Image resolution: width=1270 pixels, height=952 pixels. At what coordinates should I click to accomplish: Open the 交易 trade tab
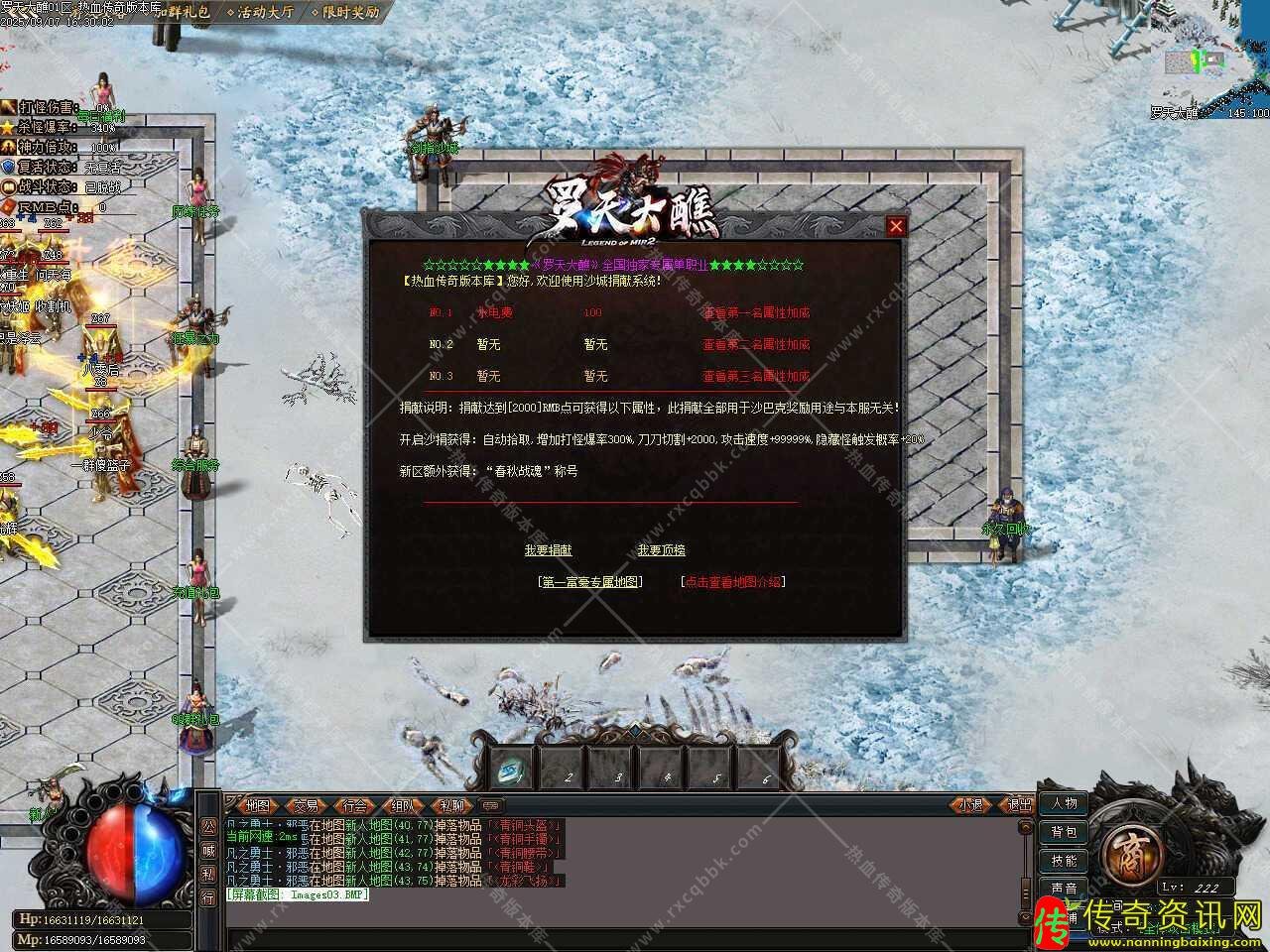[x=306, y=805]
